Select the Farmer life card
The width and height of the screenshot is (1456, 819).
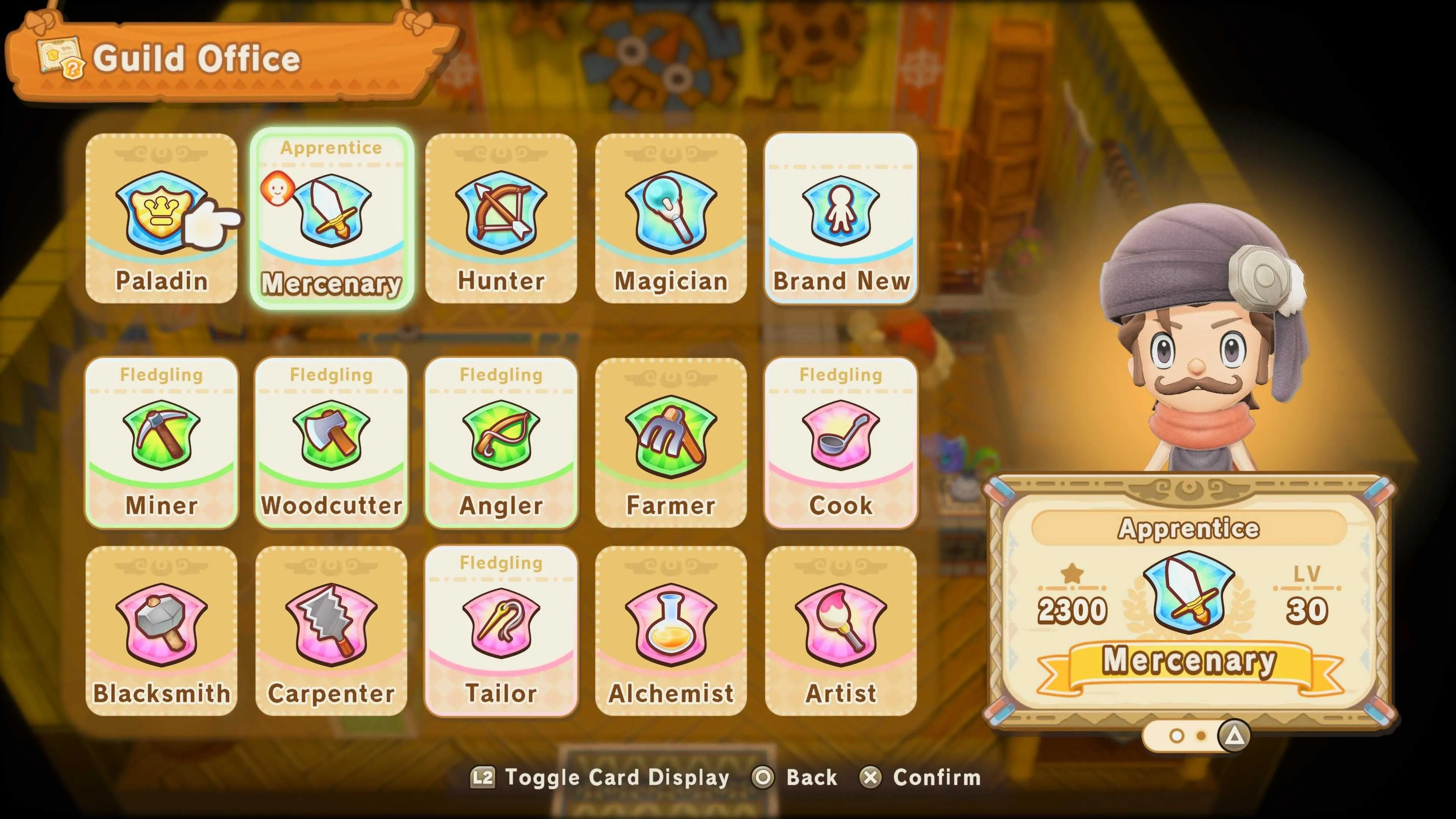[x=671, y=442]
